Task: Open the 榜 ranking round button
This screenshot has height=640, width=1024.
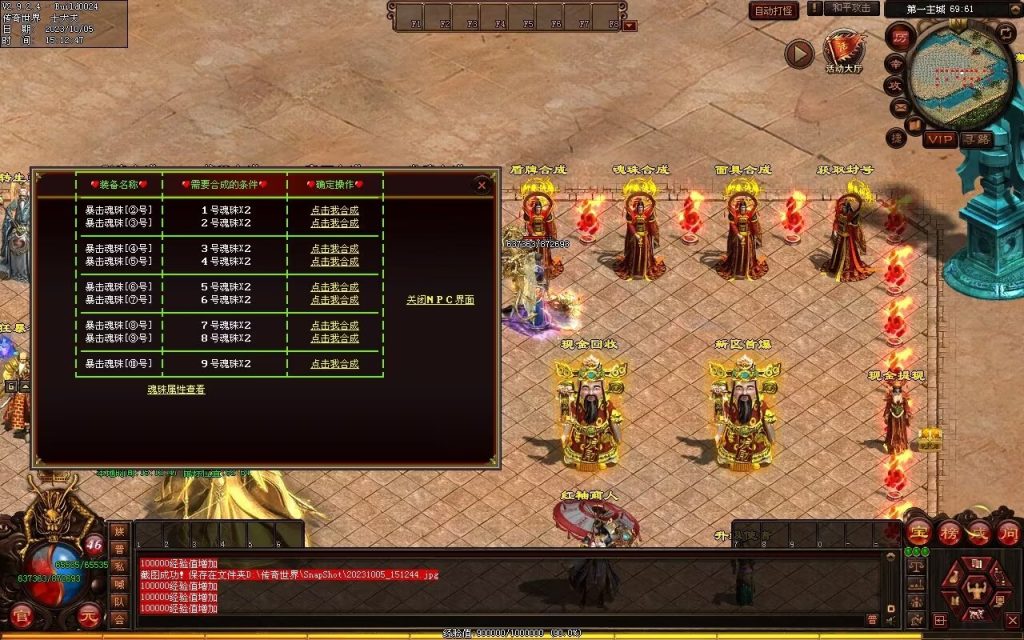Action: tap(948, 532)
